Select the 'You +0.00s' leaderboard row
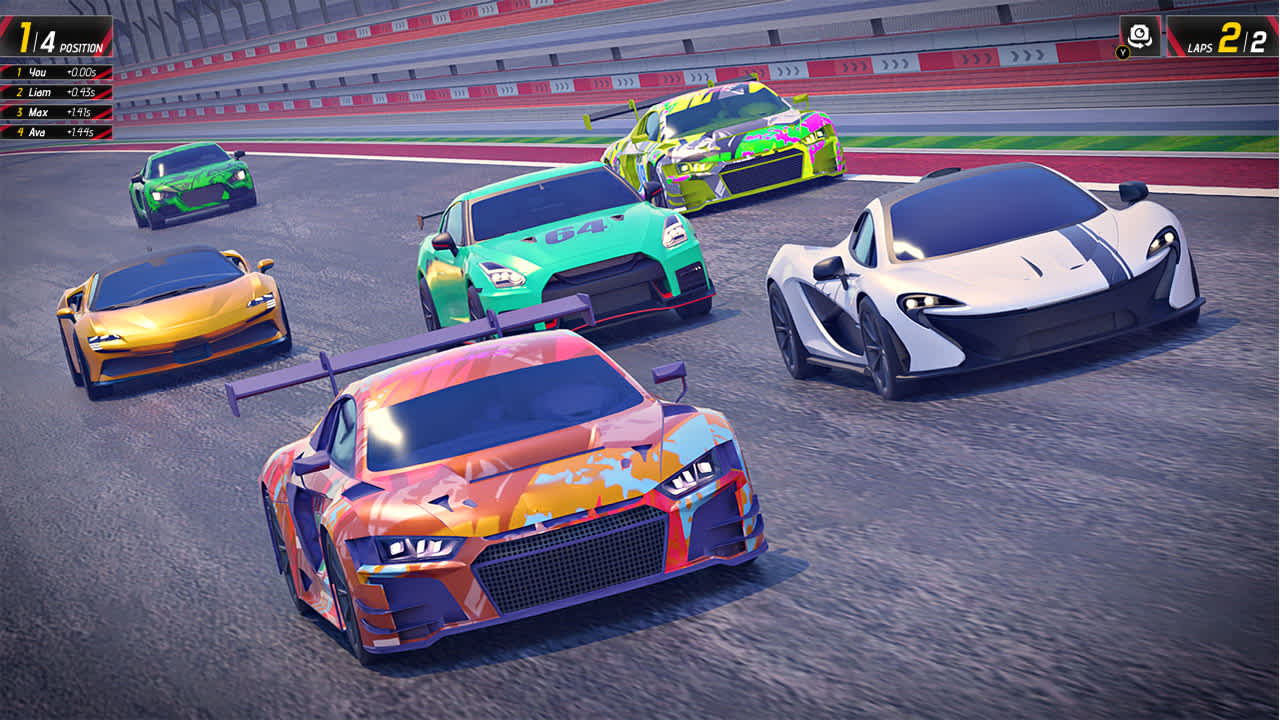This screenshot has height=720, width=1280. [x=55, y=72]
